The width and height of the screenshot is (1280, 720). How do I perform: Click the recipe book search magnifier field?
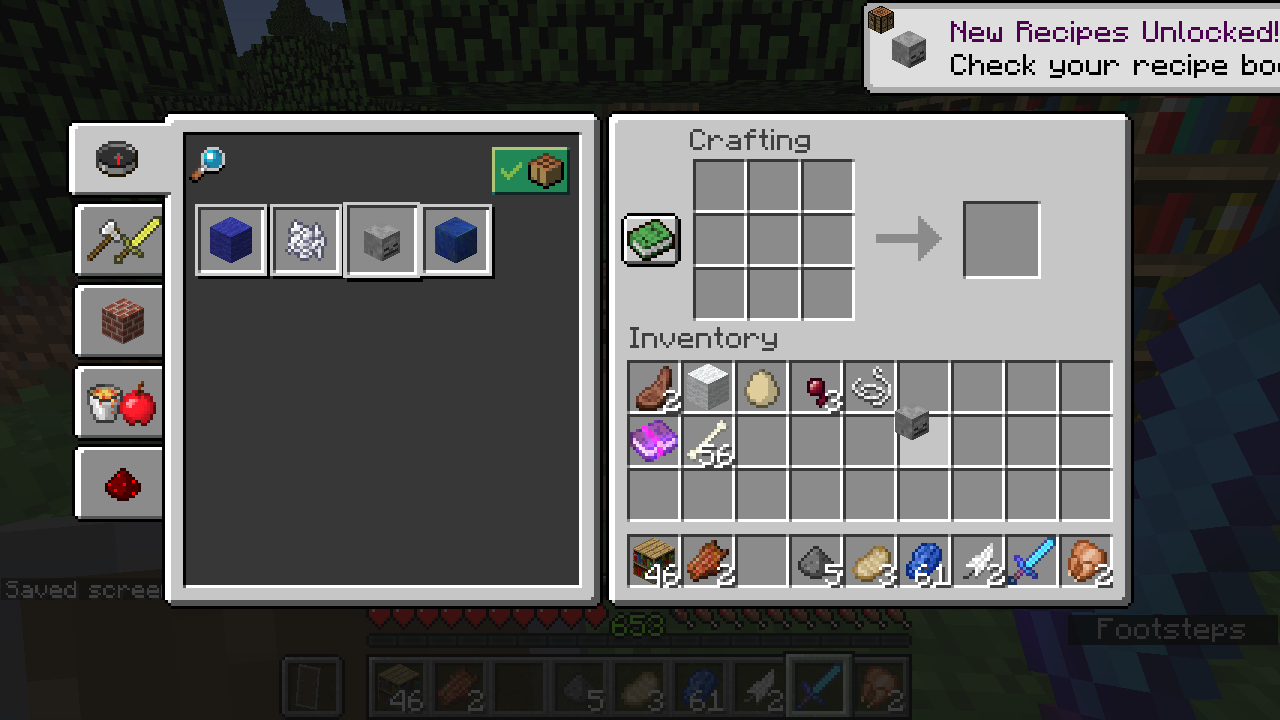[208, 163]
